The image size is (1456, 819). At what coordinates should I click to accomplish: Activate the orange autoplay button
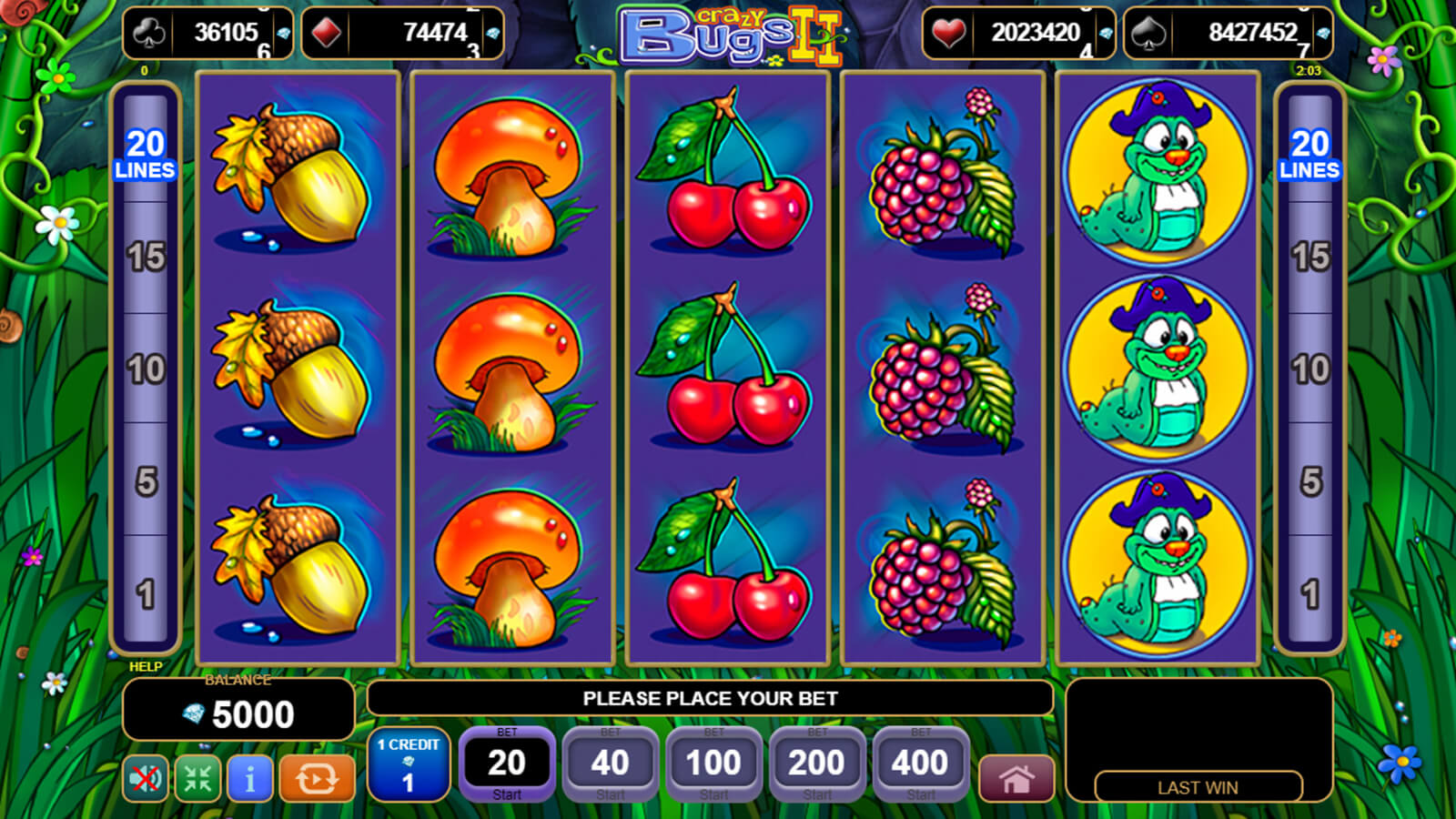click(316, 778)
